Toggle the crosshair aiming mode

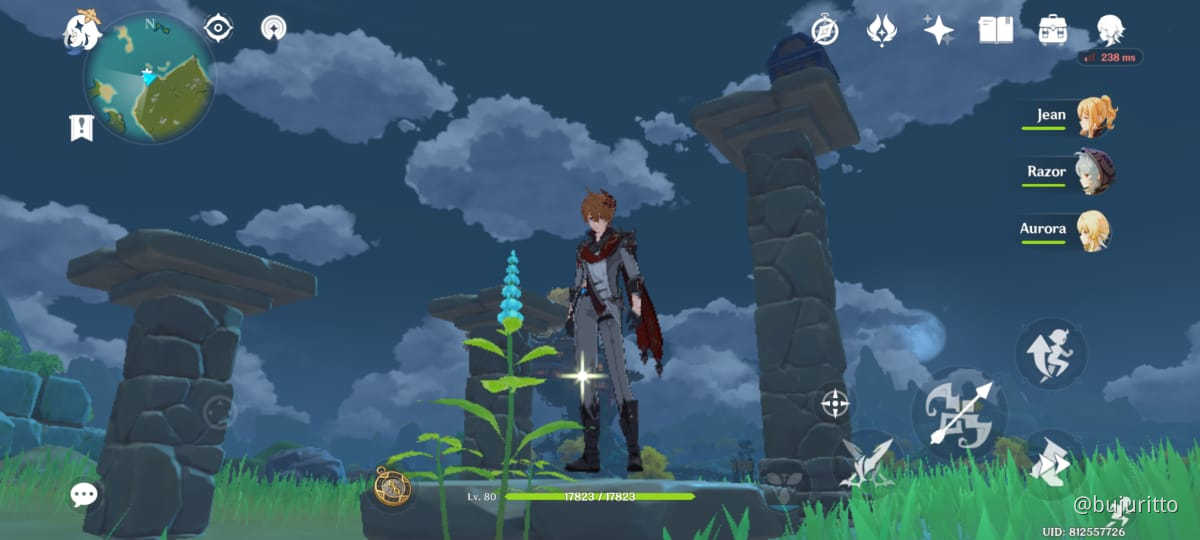coord(834,404)
